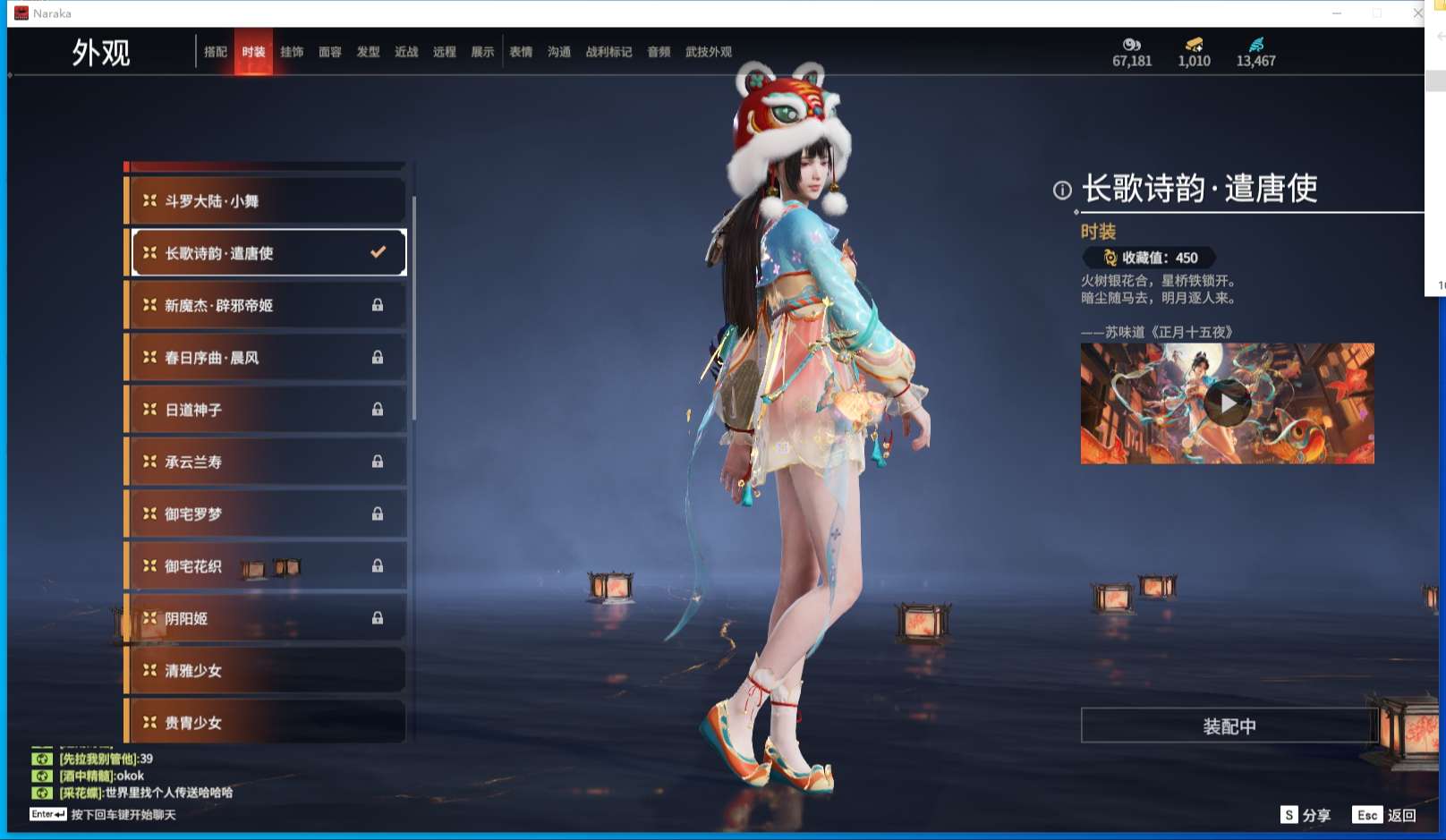Screen dimensions: 1446x840
Task: Play the outfit preview video
Action: [x=1229, y=403]
